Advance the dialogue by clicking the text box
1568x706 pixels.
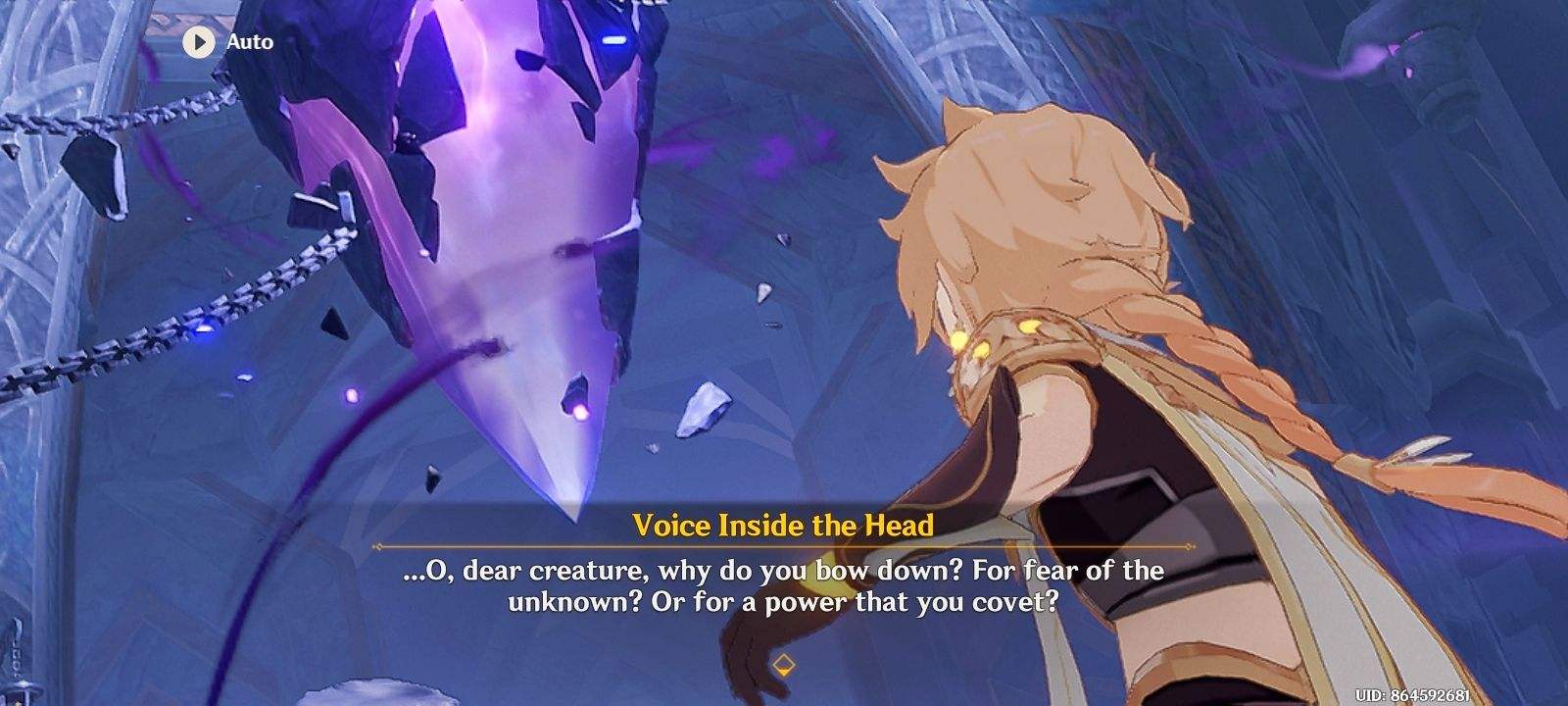point(784,588)
